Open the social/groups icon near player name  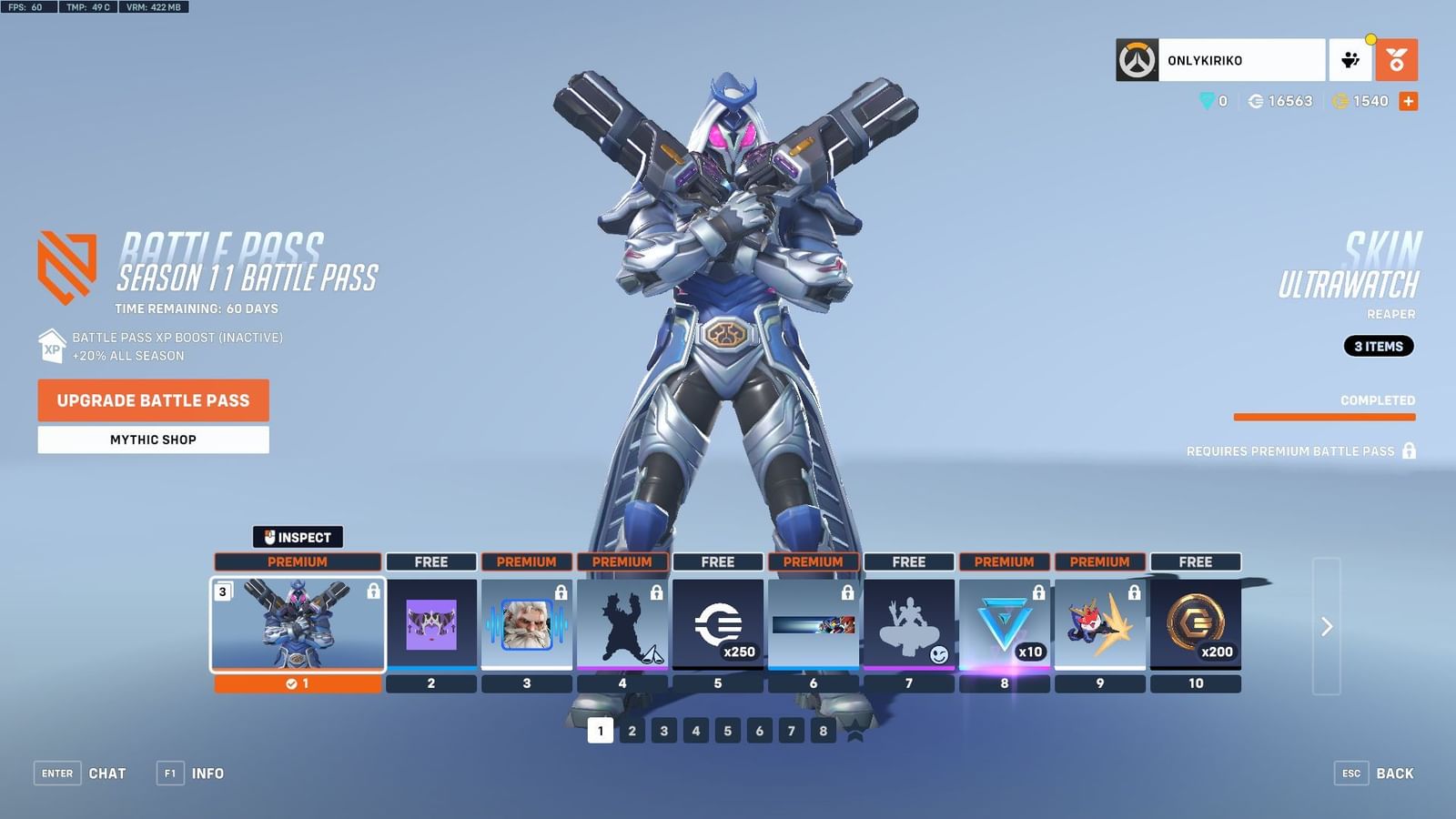(x=1350, y=59)
